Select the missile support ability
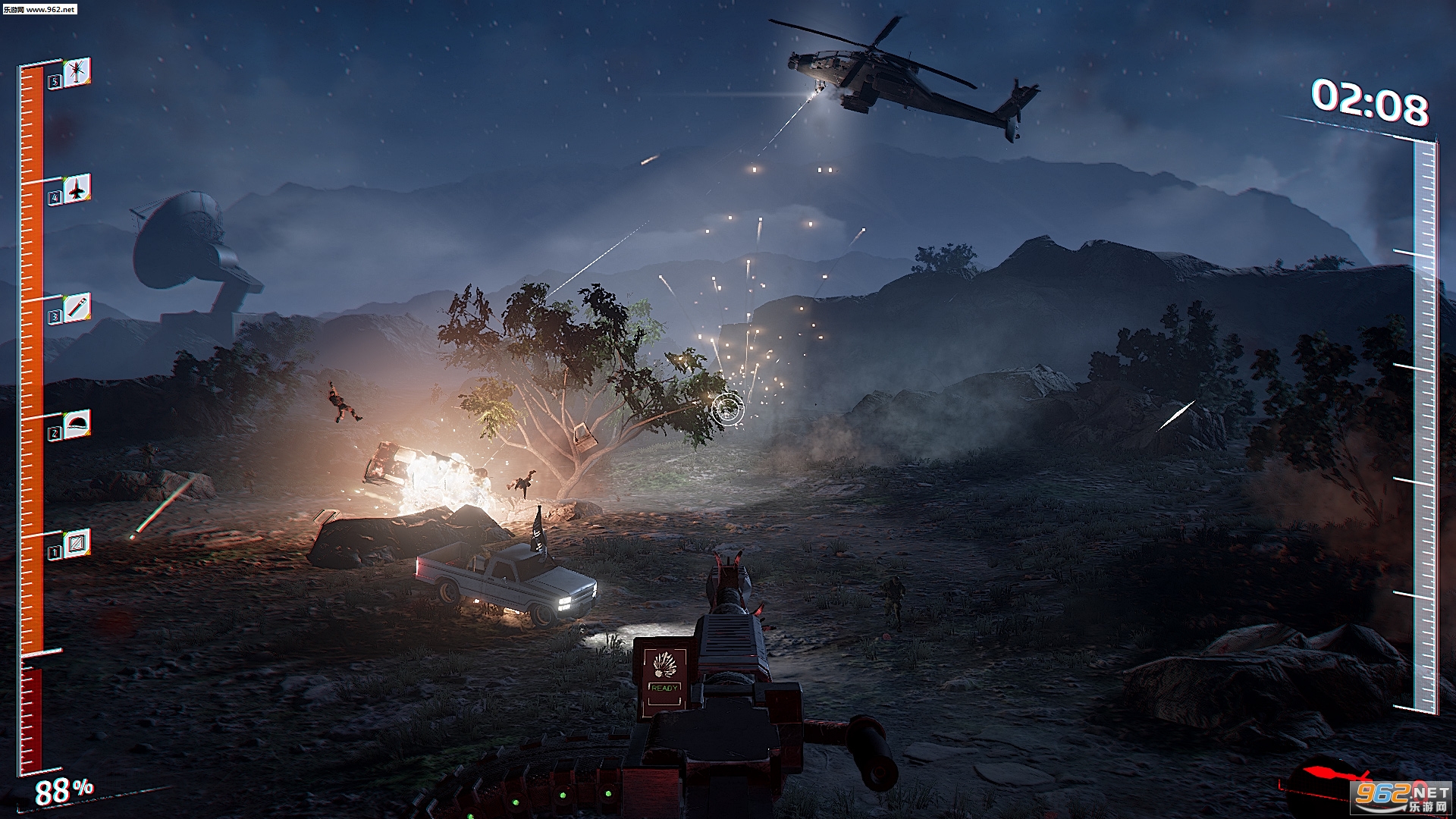This screenshot has height=819, width=1456. pos(77,308)
